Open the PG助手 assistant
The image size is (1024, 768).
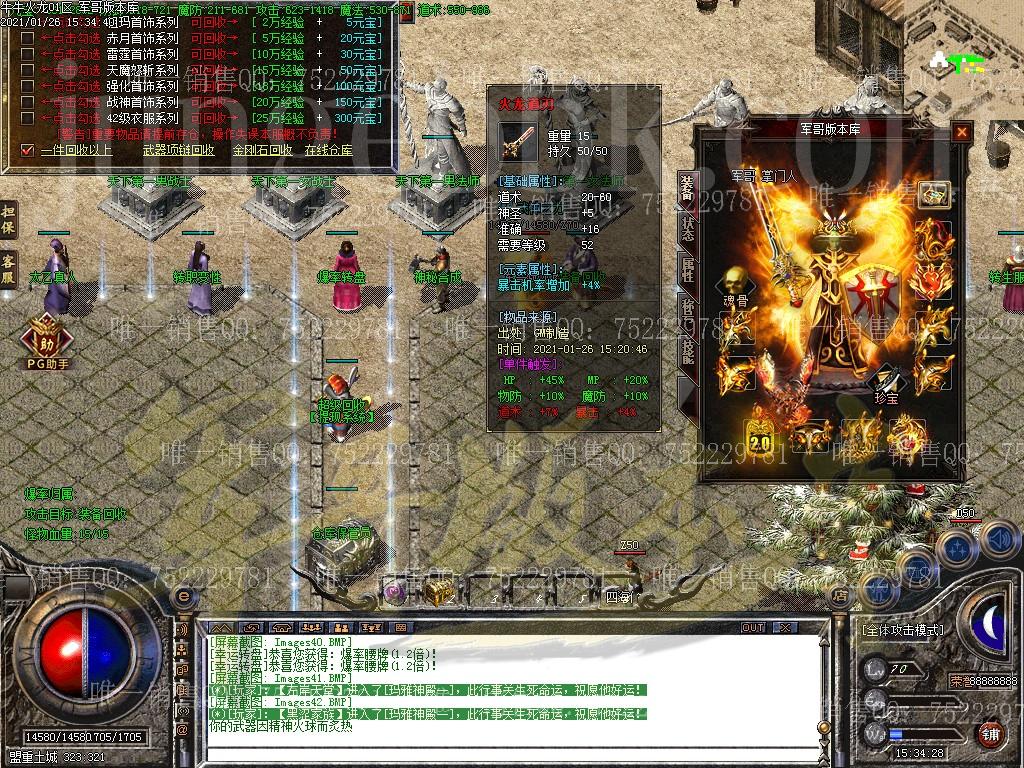(47, 342)
